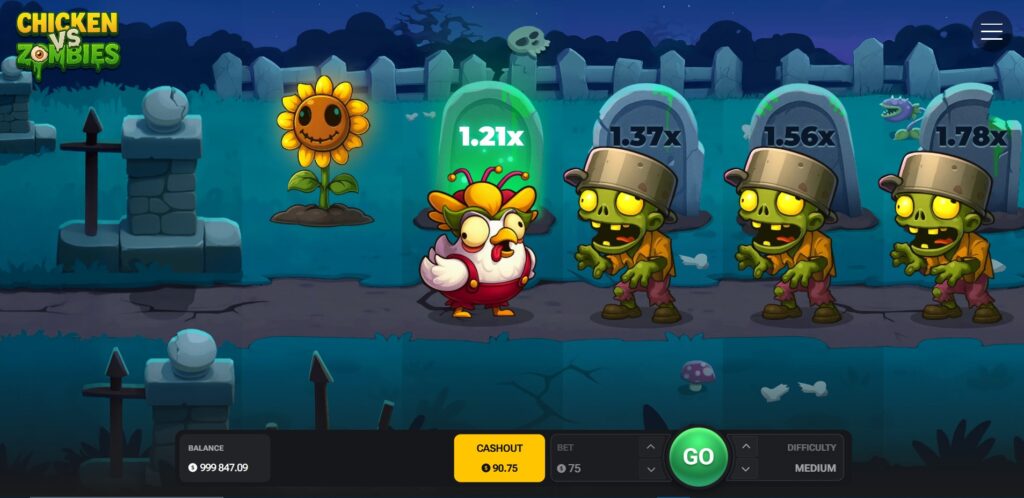
Task: Increase the bet amount with up arrow
Action: point(650,447)
